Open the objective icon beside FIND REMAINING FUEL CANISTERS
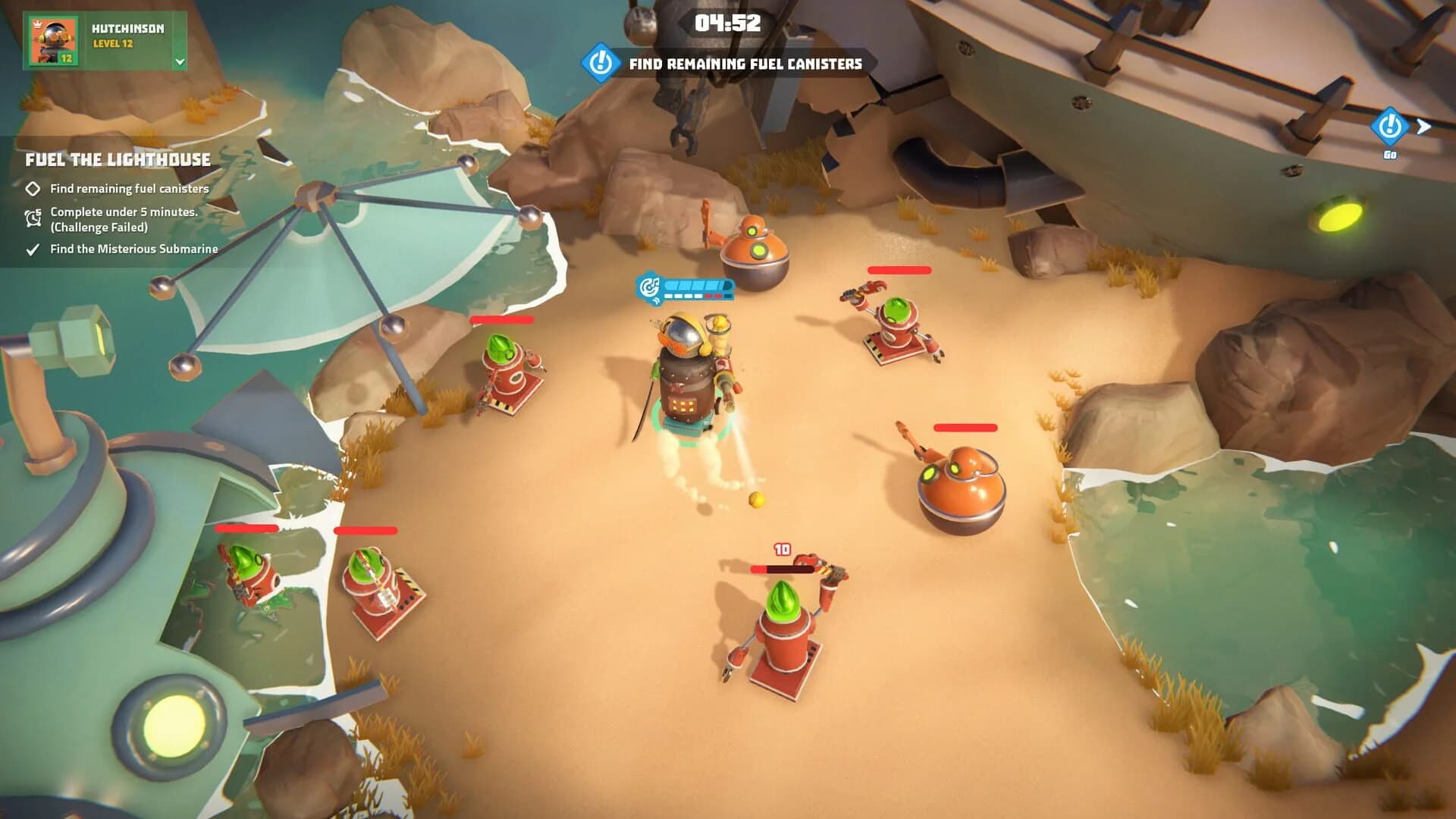This screenshot has height=819, width=1456. click(x=600, y=64)
